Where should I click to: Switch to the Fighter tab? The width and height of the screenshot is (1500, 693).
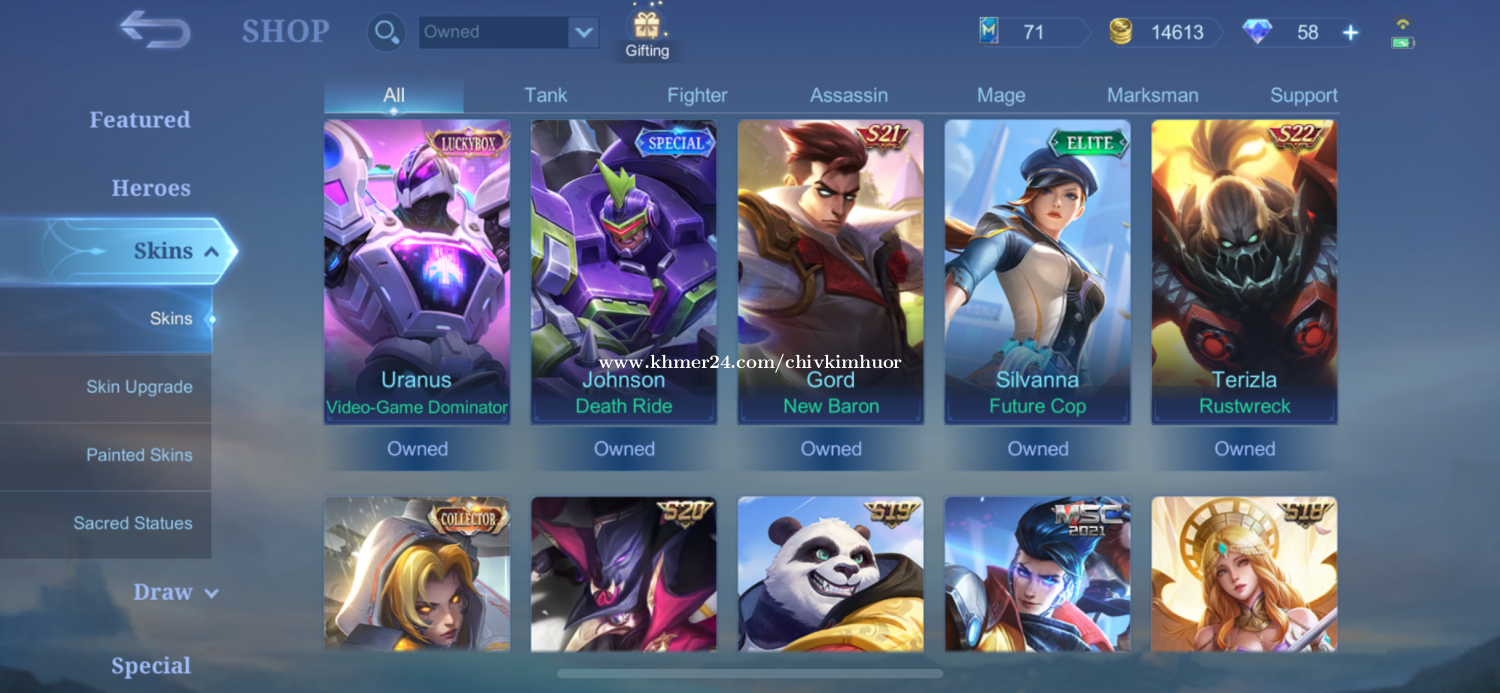click(697, 95)
